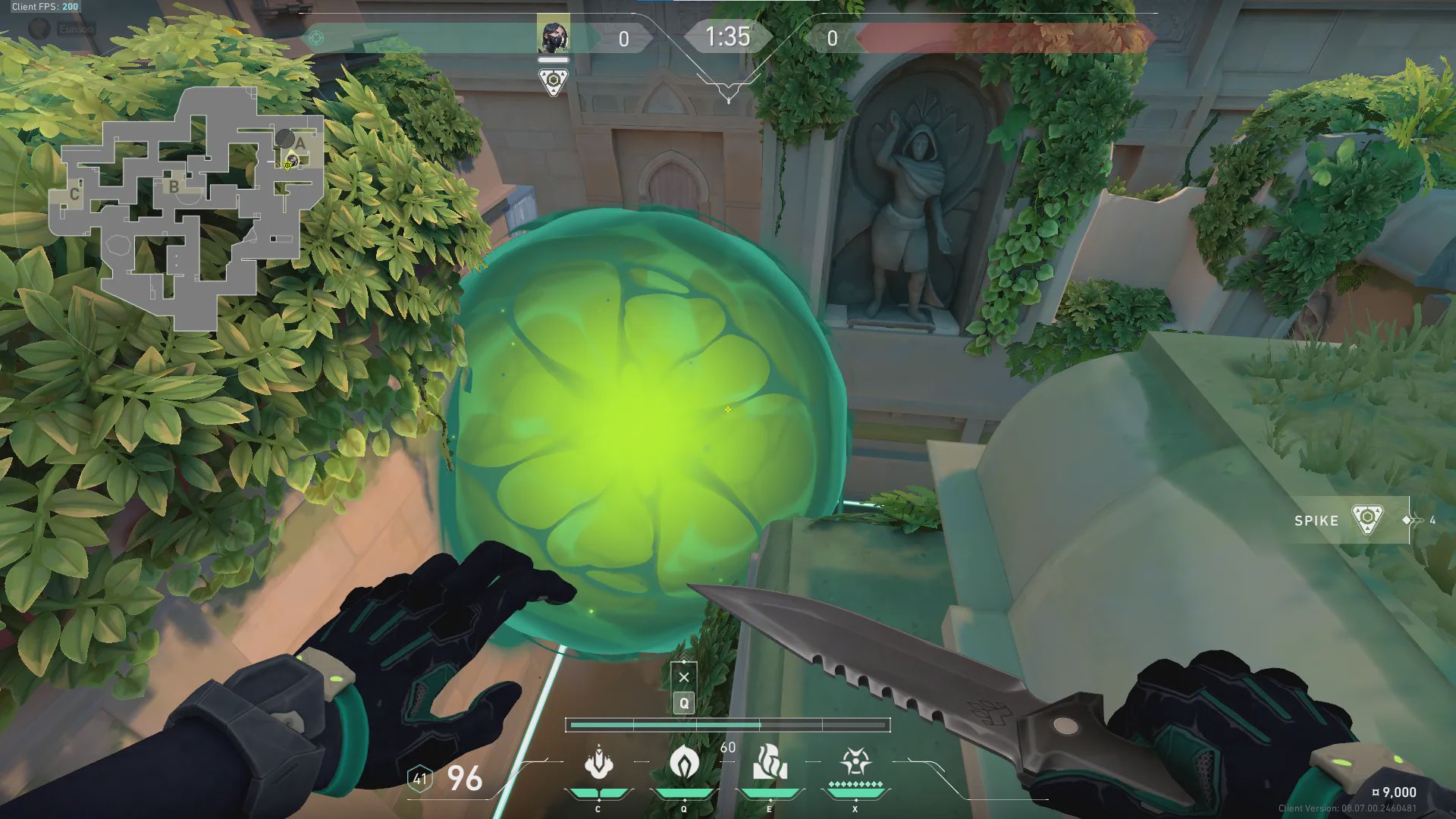The image size is (1456, 819).
Task: Click the player marker on the minimap
Action: [289, 162]
